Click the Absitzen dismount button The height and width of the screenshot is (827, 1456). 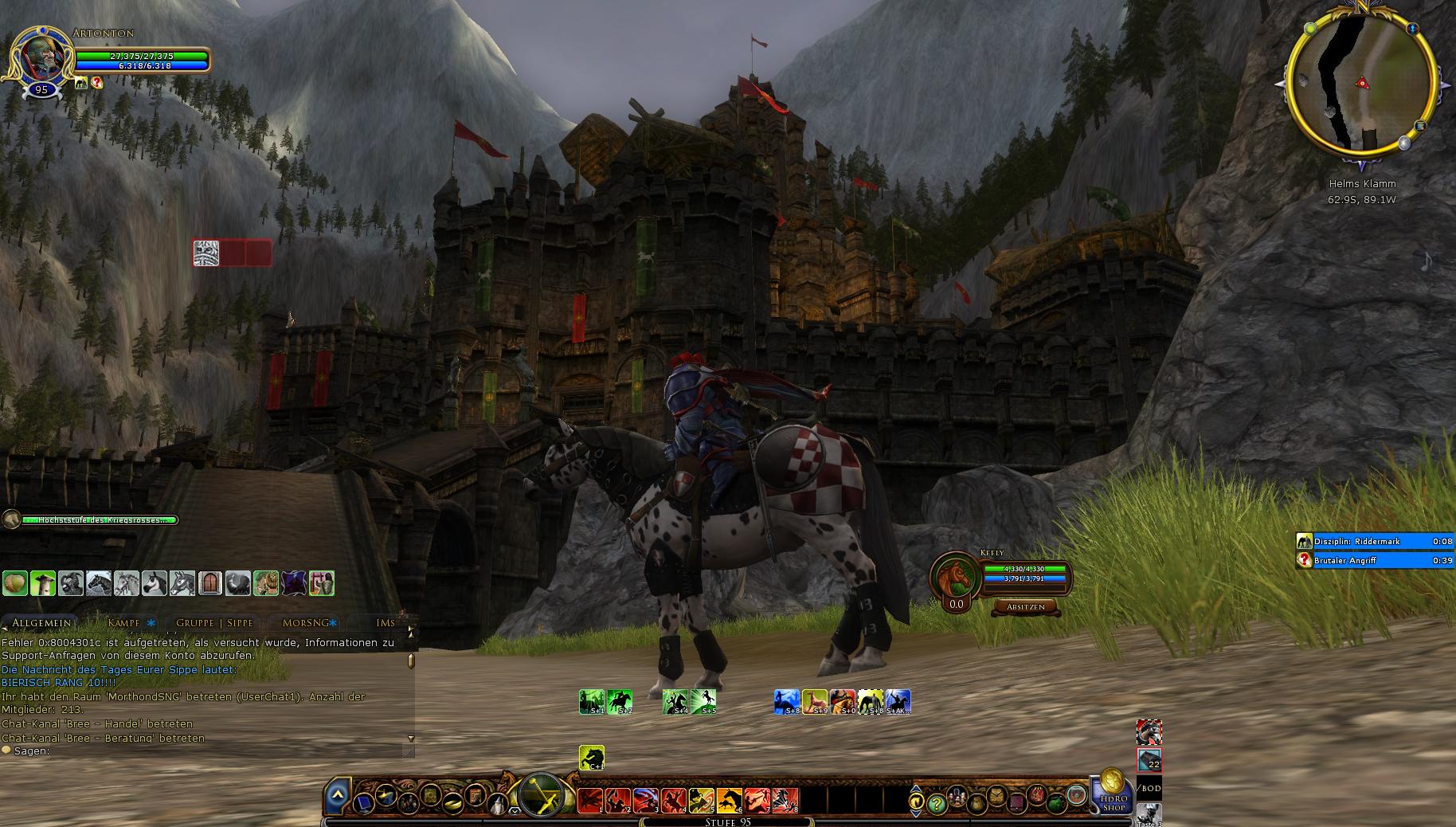coord(1026,607)
